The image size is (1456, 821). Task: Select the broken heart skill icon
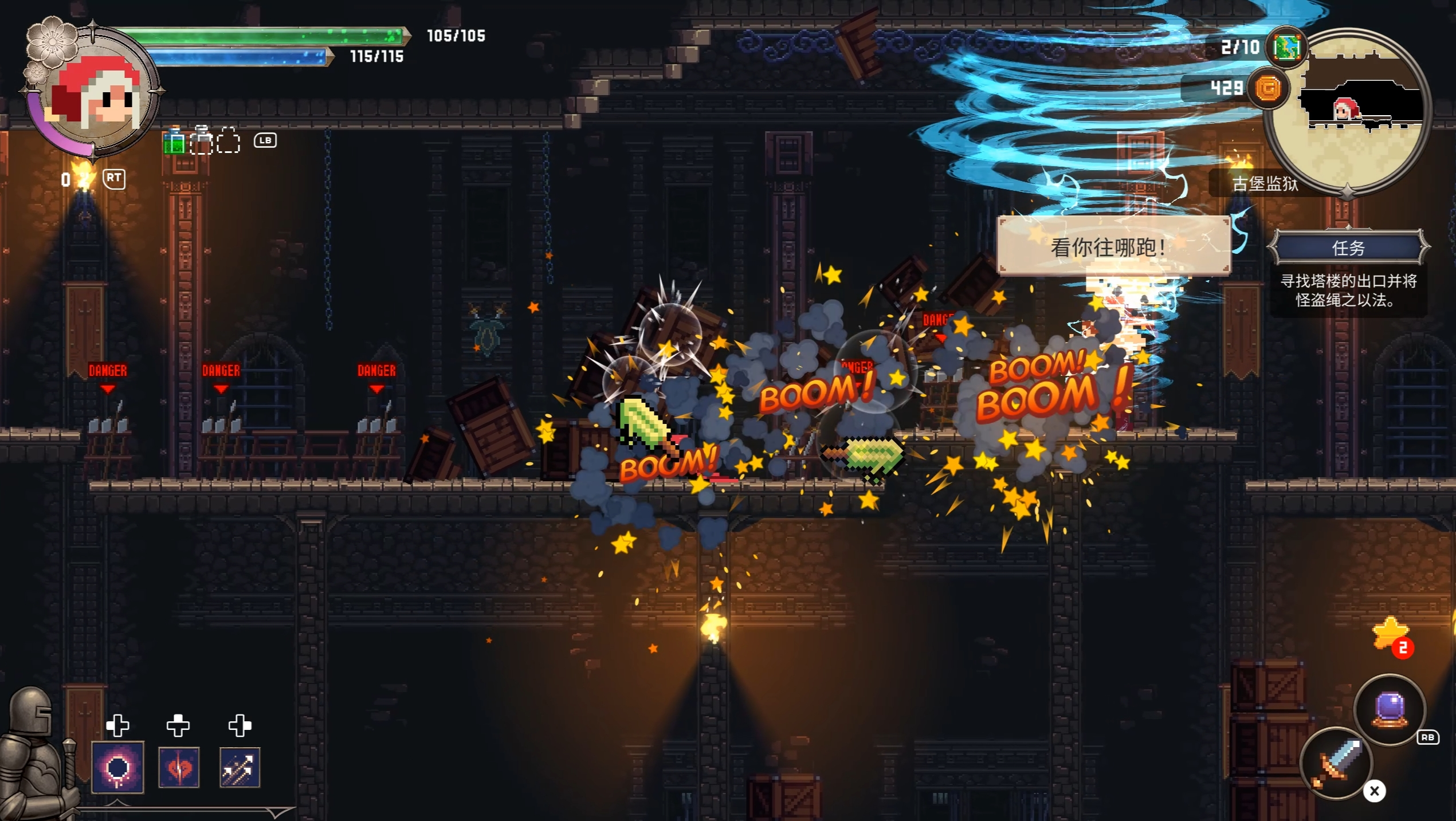pyautogui.click(x=179, y=768)
